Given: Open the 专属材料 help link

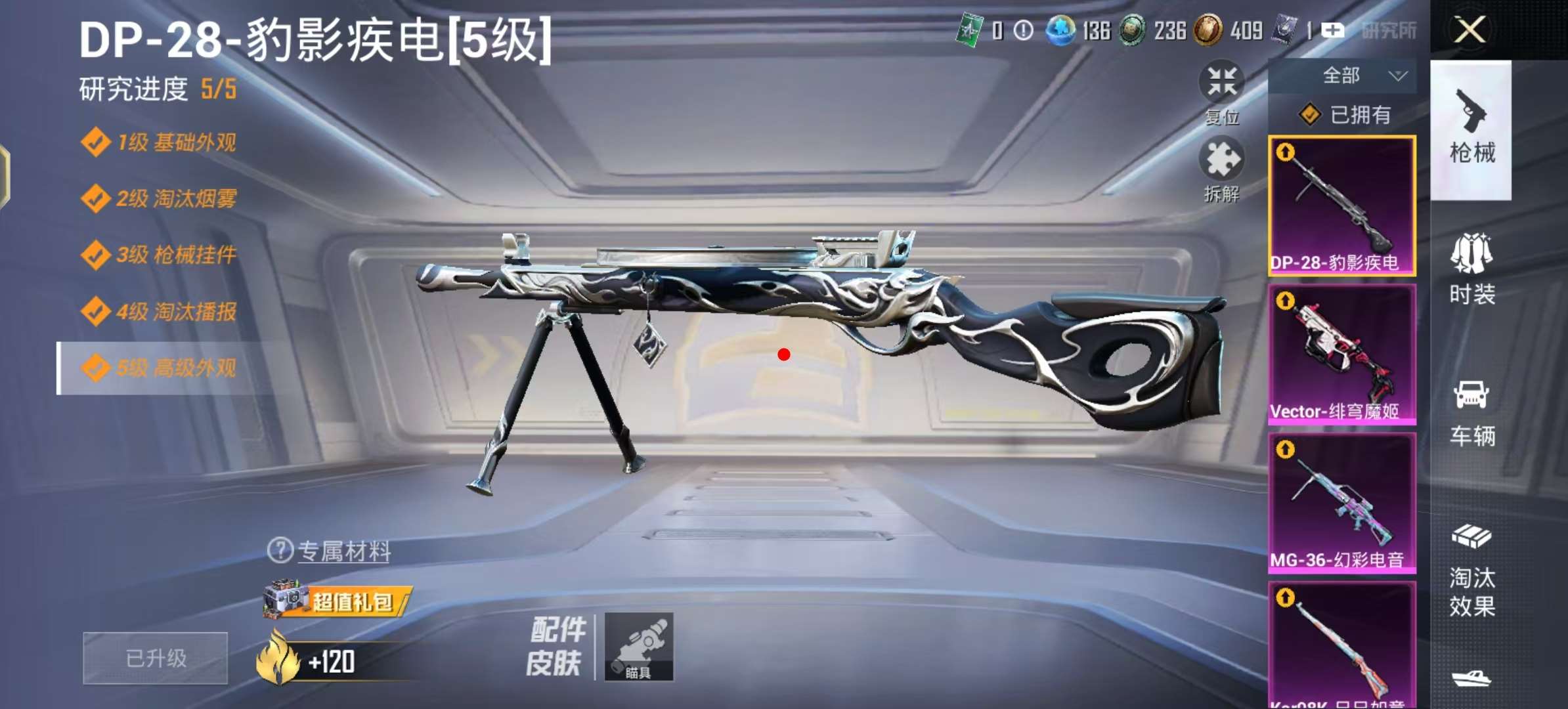Looking at the screenshot, I should [x=330, y=551].
